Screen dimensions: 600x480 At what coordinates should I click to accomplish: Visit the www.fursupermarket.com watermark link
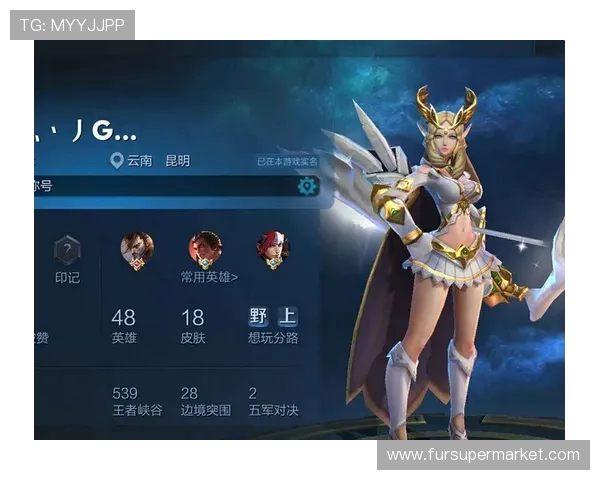point(483,455)
